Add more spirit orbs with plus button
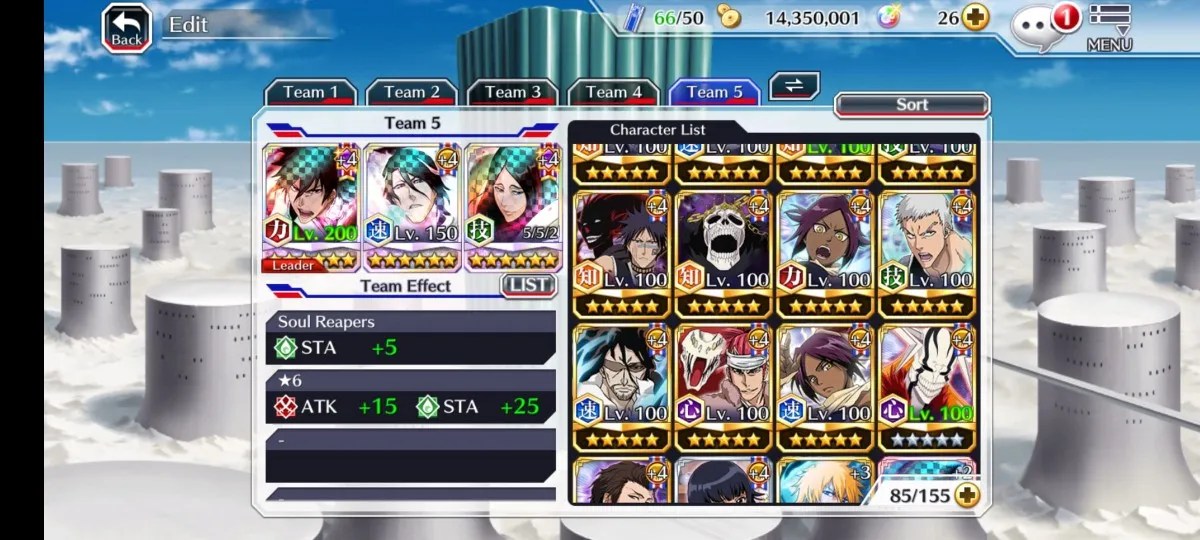The height and width of the screenshot is (540, 1200). tap(975, 17)
